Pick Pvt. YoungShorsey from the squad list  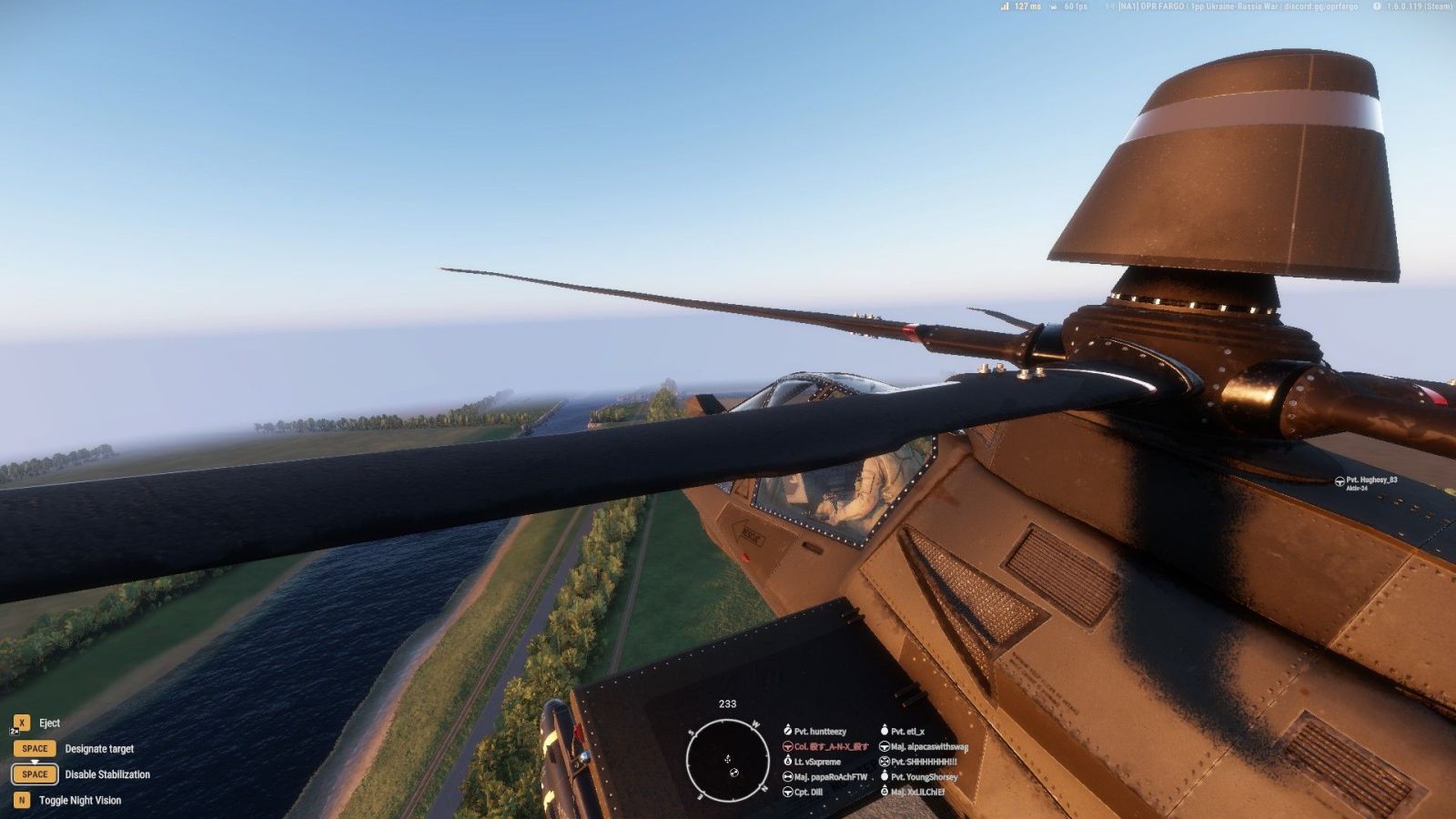(x=924, y=777)
